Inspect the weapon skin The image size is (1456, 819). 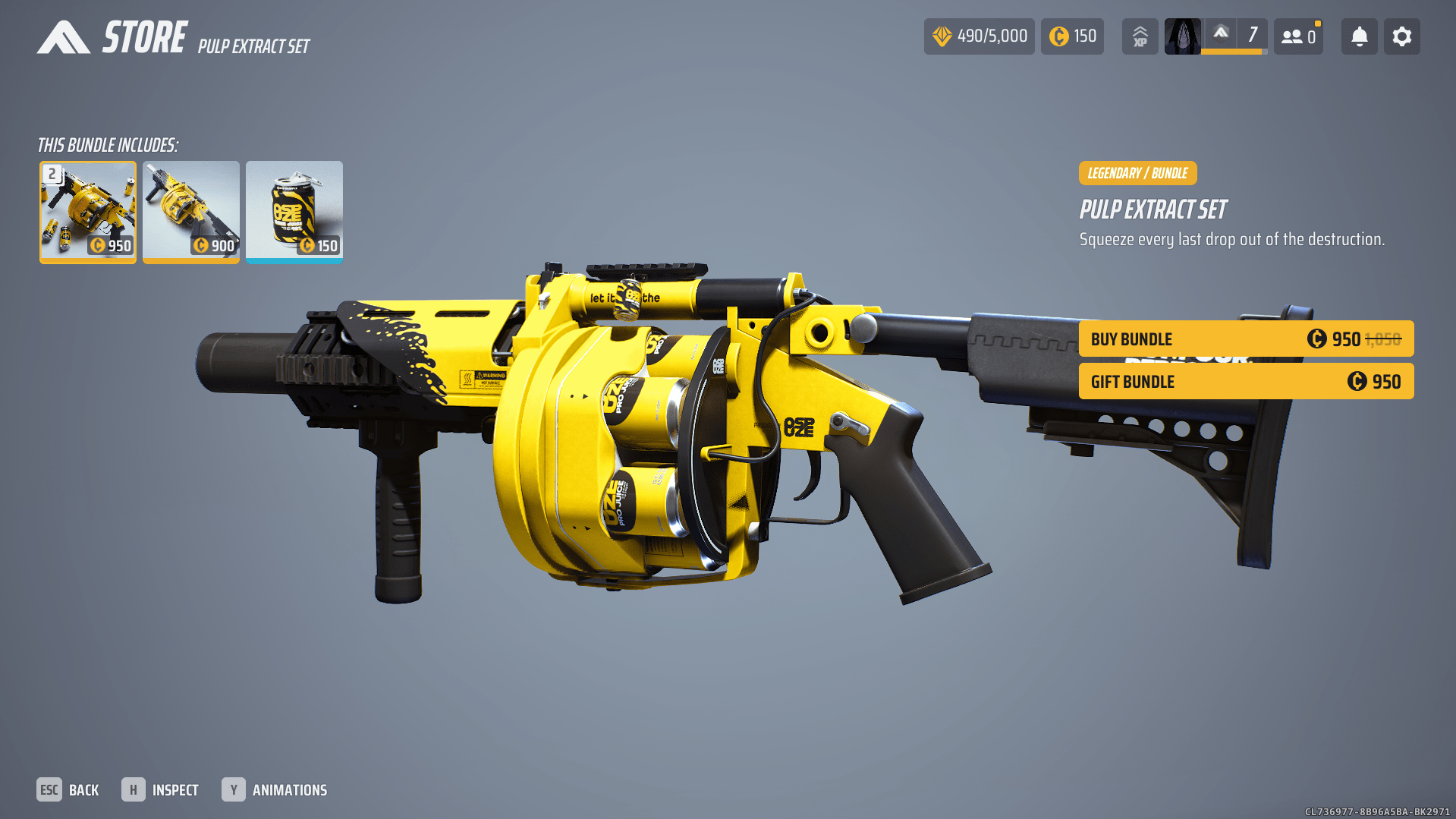pyautogui.click(x=160, y=790)
